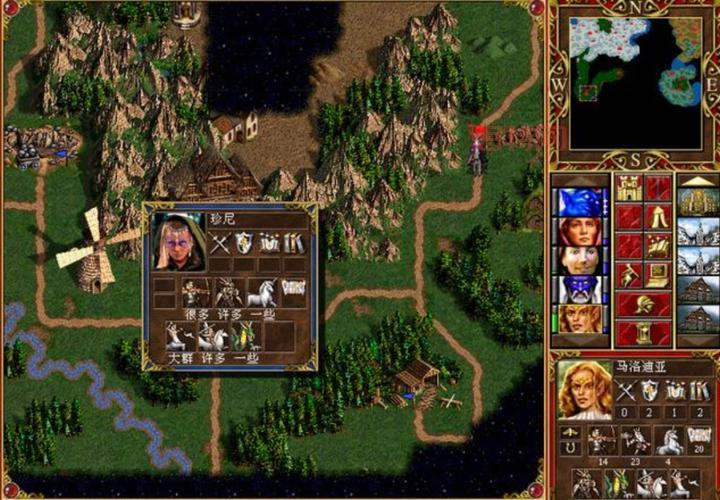Image resolution: width=720 pixels, height=500 pixels.
Task: Select the unicorn troop in hero panel
Action: (x=668, y=440)
